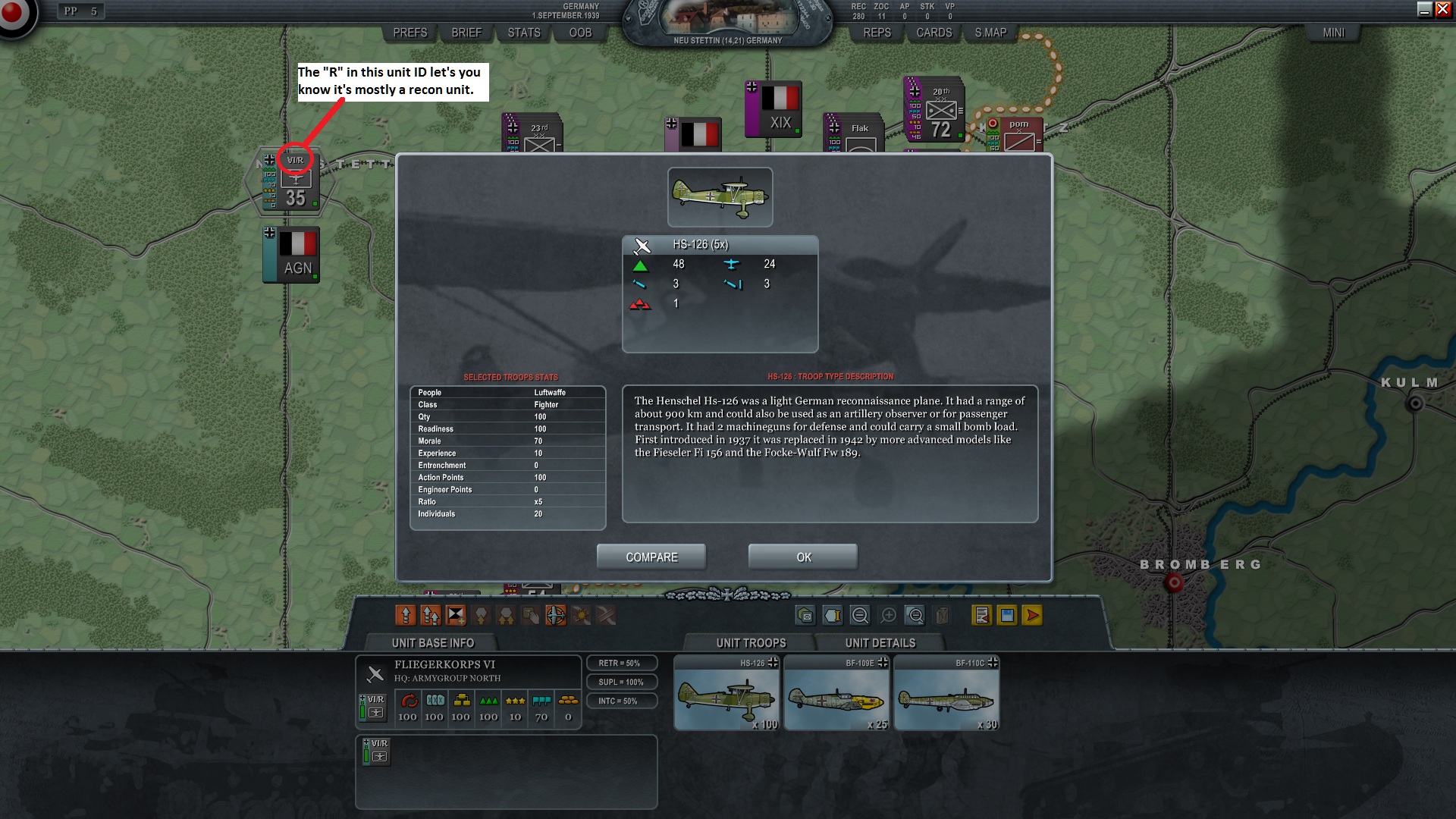The image size is (1456, 819).
Task: Toggle the highlighted hex inspect magnifier
Action: (x=915, y=616)
